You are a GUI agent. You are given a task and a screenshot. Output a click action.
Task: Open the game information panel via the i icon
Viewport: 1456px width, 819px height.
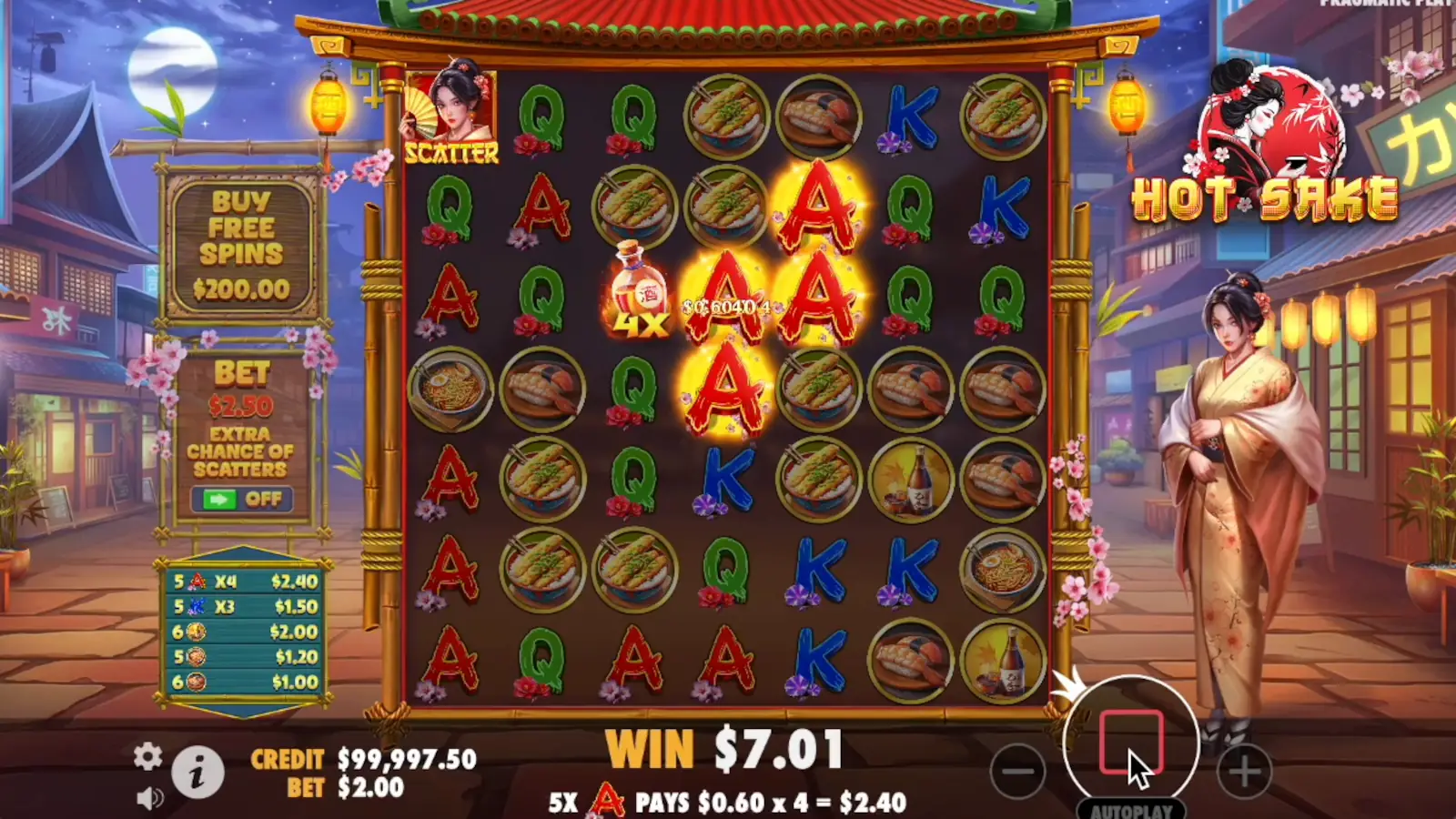coord(198,772)
